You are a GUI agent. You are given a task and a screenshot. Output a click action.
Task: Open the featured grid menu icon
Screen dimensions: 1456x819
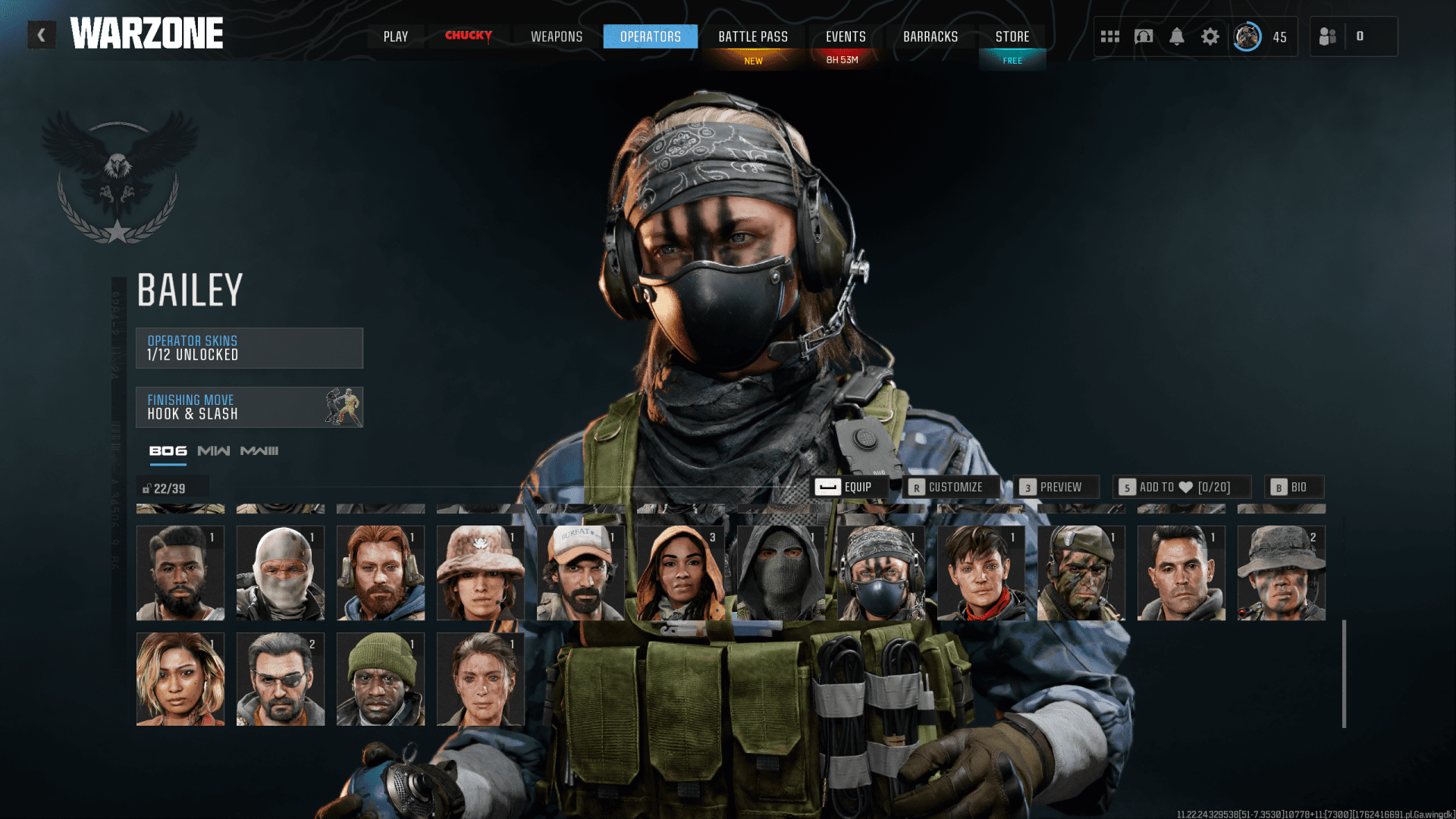(x=1109, y=36)
